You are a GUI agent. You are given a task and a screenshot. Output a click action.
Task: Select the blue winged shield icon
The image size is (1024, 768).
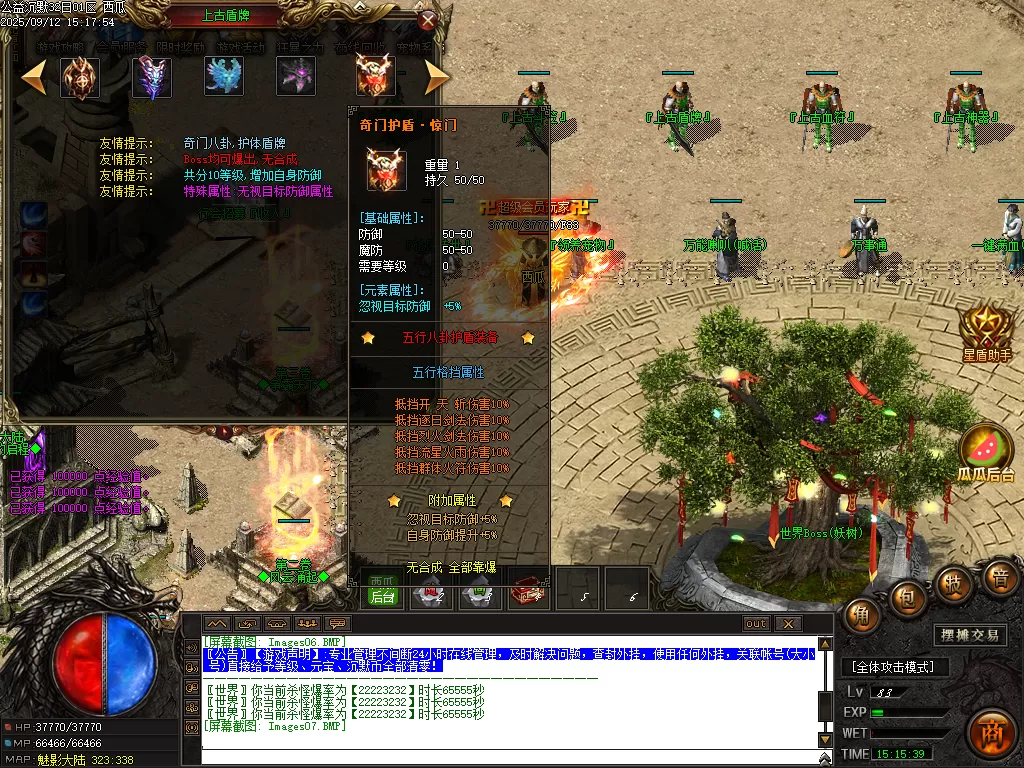pyautogui.click(x=224, y=77)
